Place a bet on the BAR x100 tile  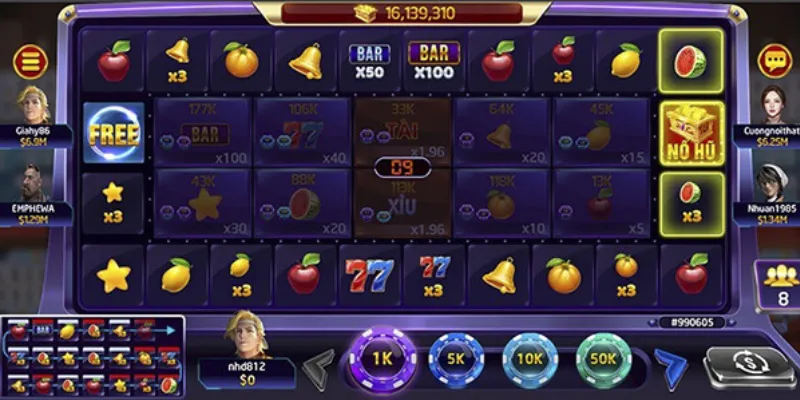coord(203,131)
